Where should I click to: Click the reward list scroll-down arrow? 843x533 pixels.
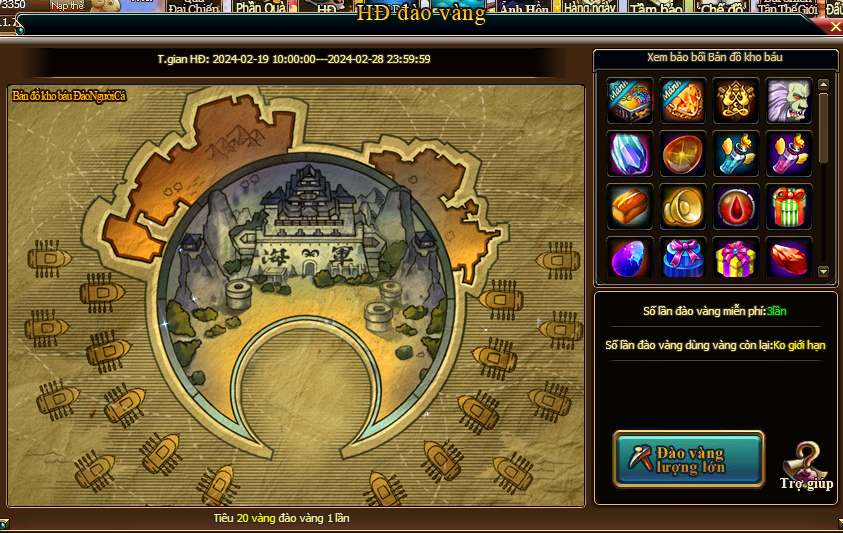(x=824, y=271)
